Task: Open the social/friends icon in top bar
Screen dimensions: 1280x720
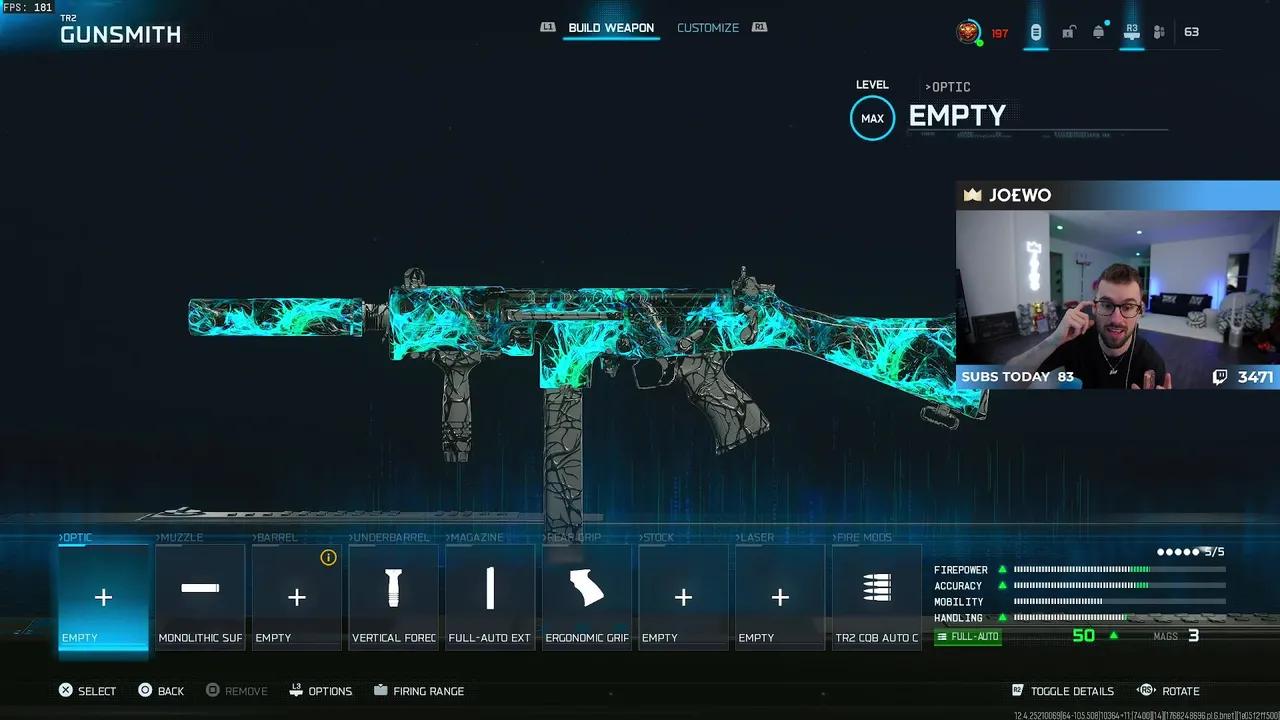Action: click(1159, 32)
